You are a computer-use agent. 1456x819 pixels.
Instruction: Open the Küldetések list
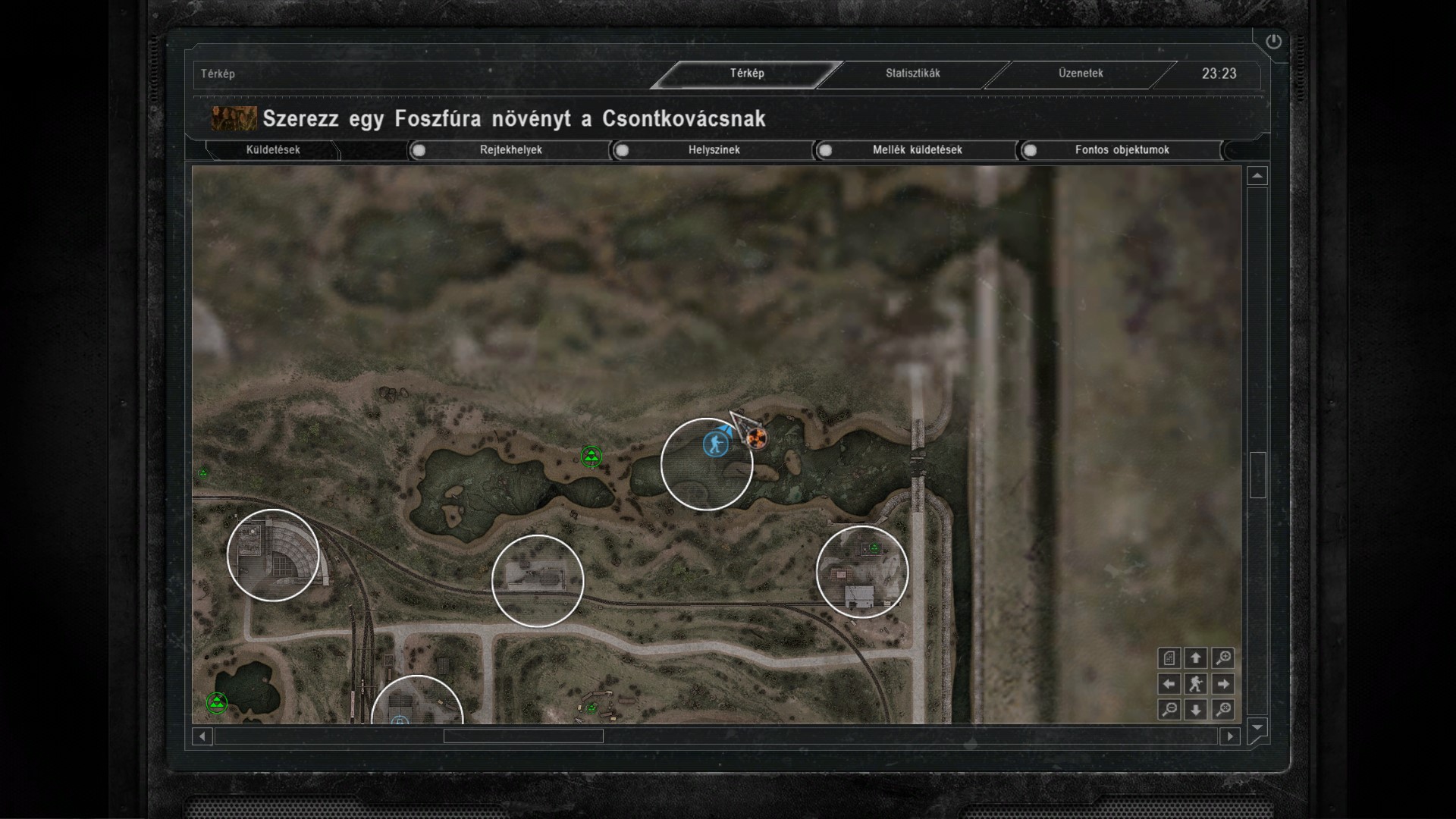273,150
